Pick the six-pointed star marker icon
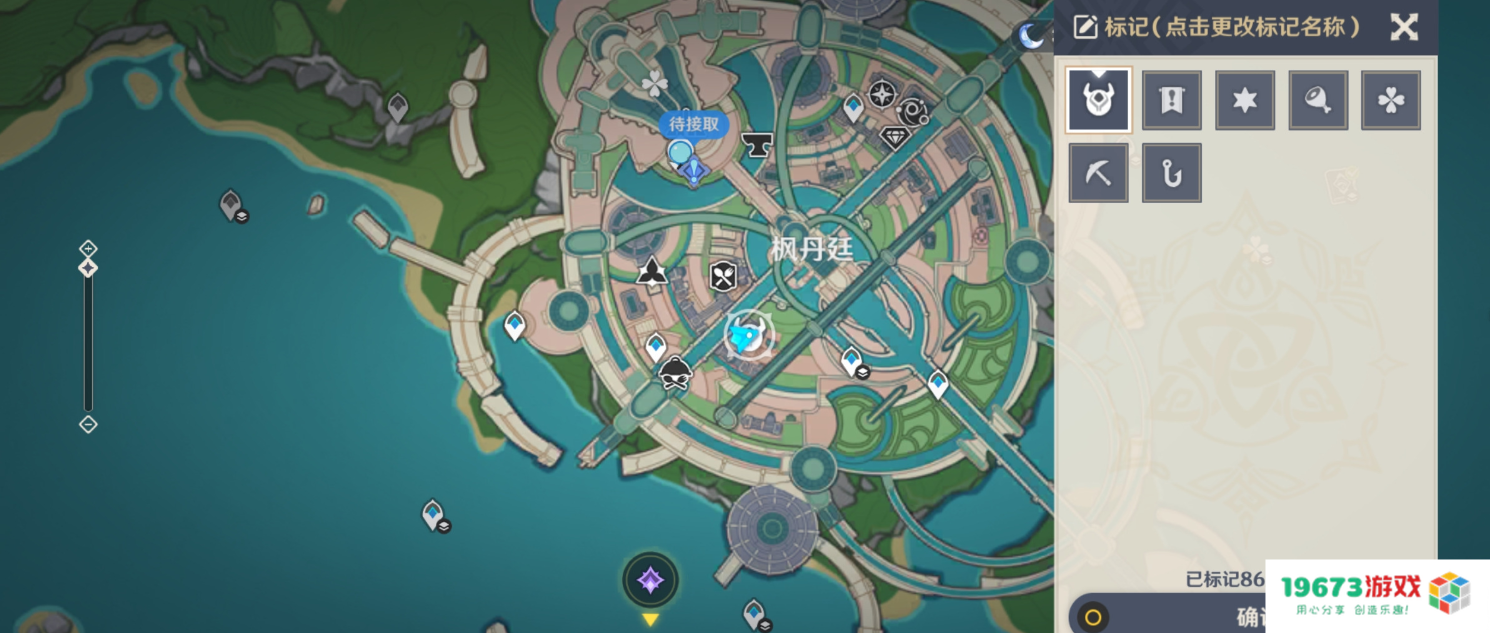This screenshot has width=1490, height=633. [x=1245, y=100]
